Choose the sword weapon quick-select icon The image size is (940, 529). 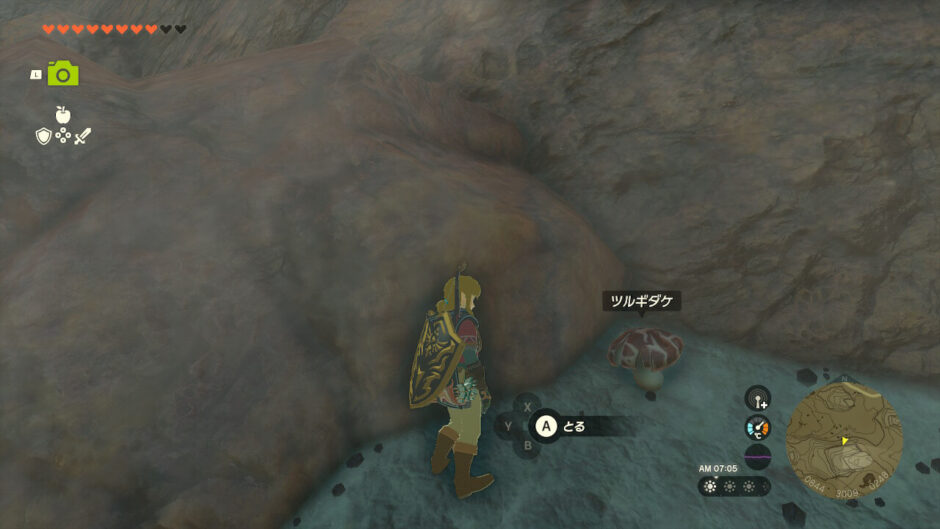click(x=82, y=136)
